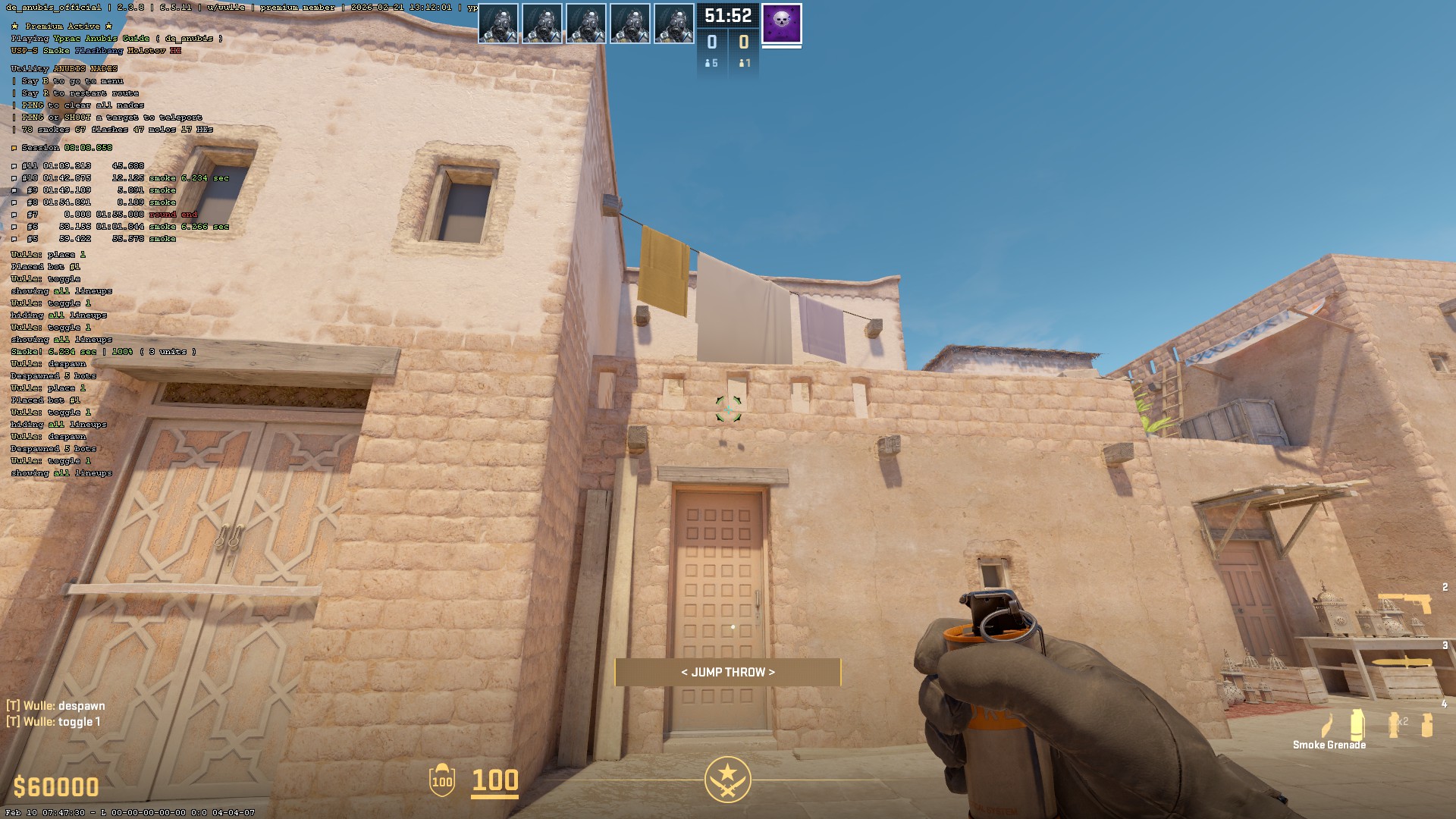Viewport: 1456px width, 819px height.
Task: Expand the T team player count
Action: pos(744,64)
